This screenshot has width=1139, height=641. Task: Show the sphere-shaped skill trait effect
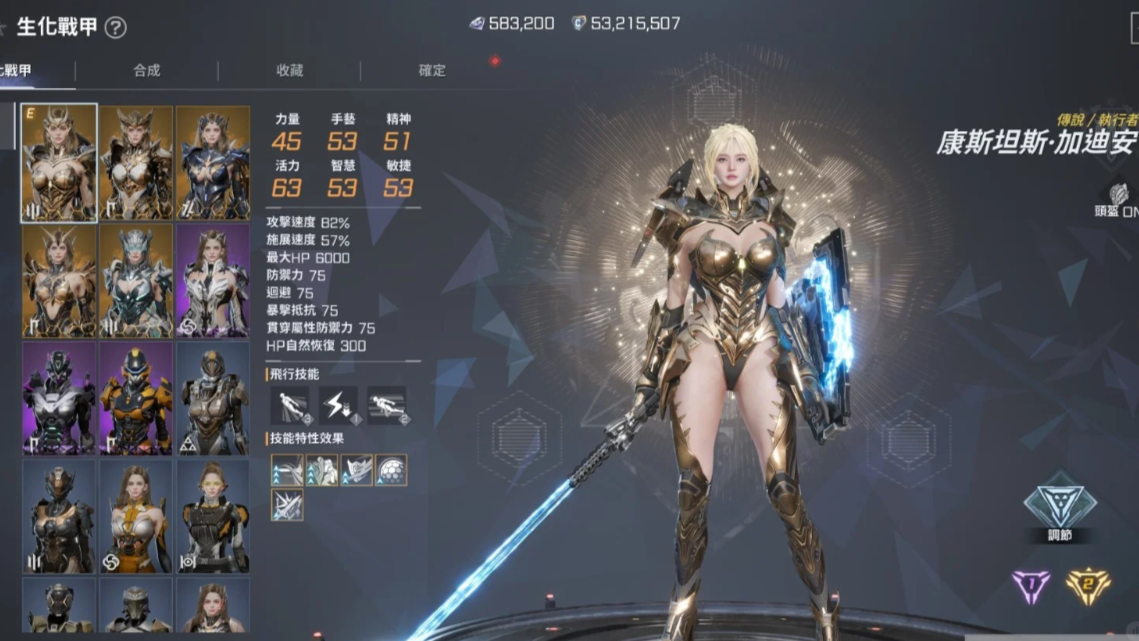tap(391, 470)
